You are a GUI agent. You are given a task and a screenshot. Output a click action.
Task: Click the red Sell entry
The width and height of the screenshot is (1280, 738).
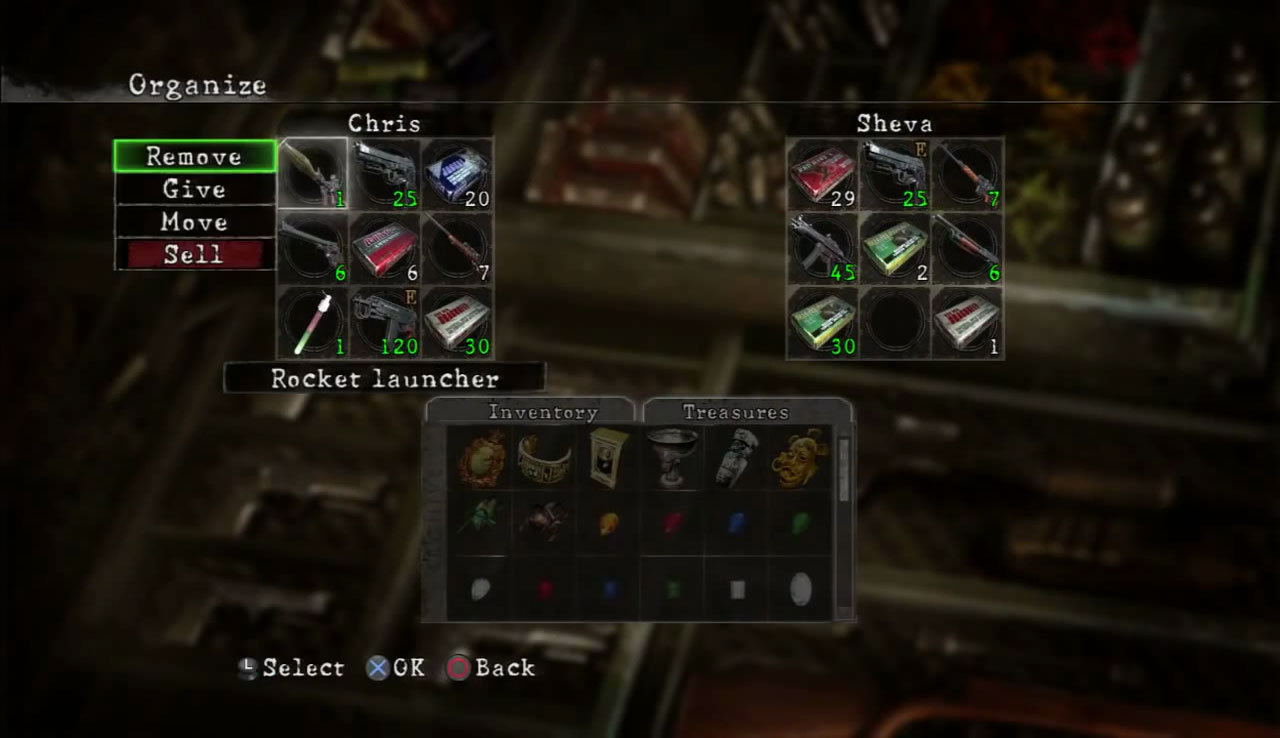click(194, 254)
